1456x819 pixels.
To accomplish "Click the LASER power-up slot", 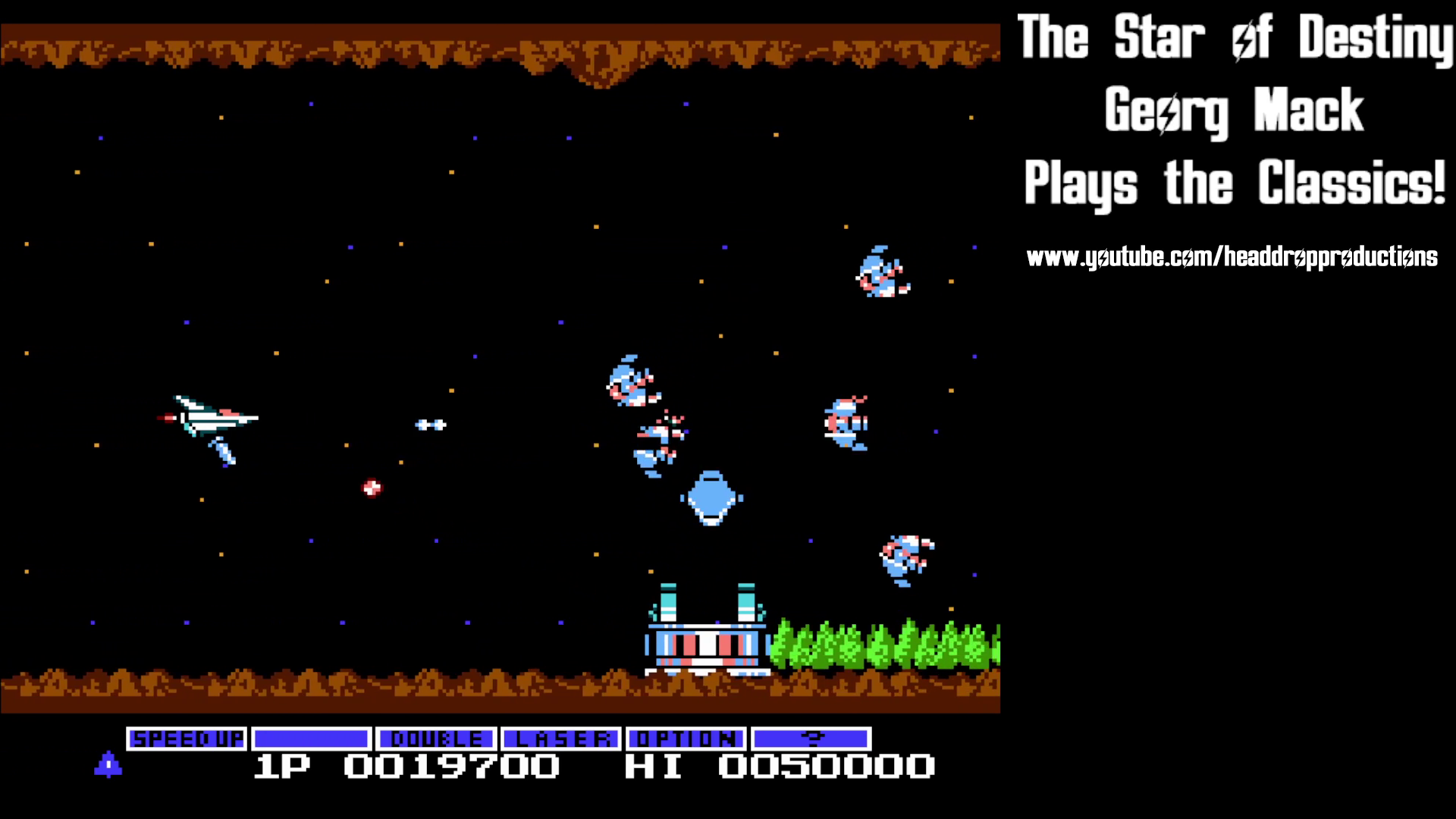I will [x=561, y=738].
